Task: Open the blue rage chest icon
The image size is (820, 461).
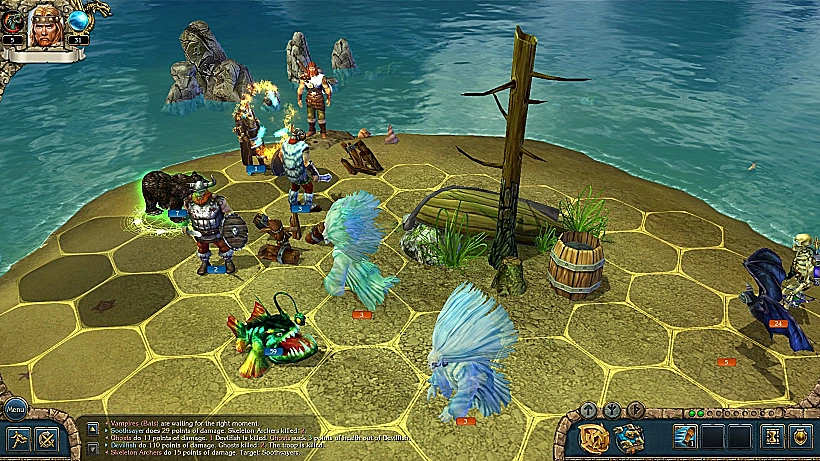Action: (629, 437)
